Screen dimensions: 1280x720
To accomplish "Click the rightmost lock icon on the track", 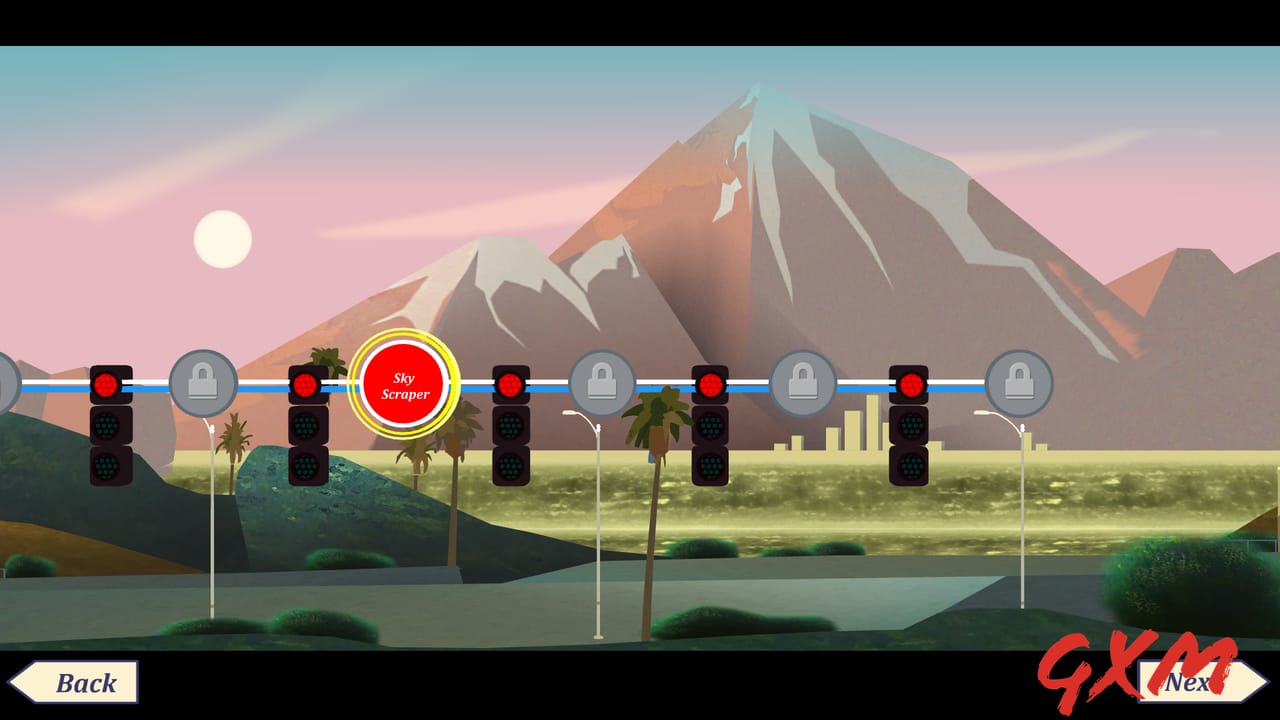I will 1018,380.
